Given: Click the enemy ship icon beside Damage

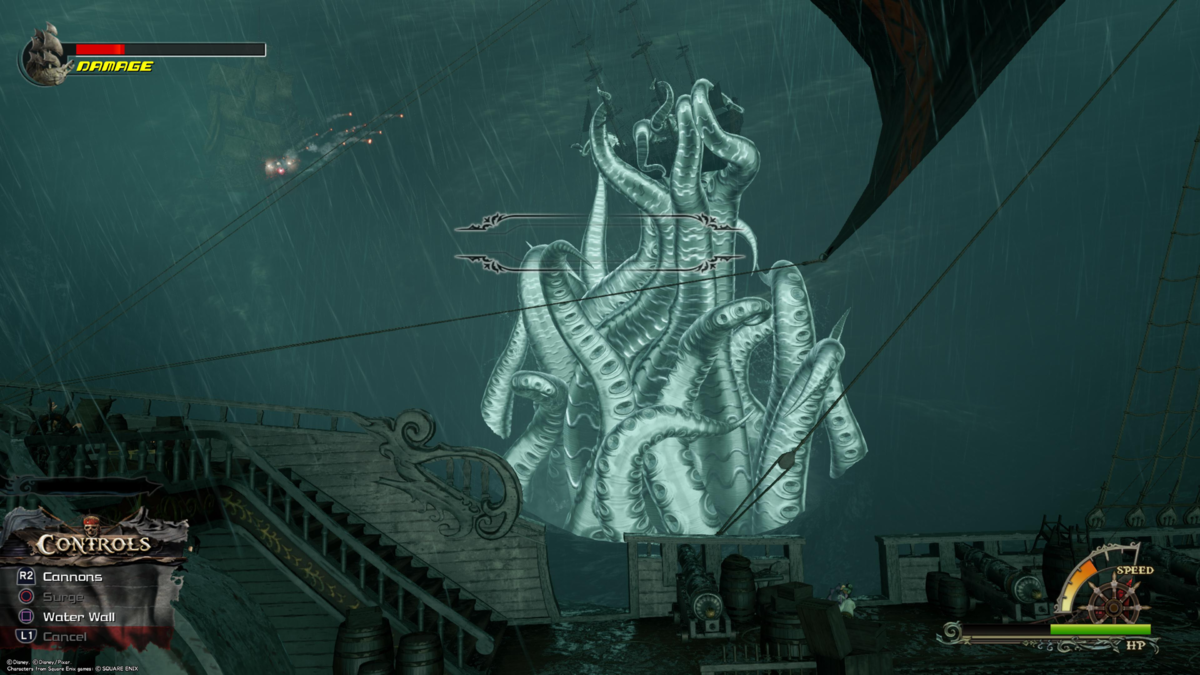Looking at the screenshot, I should pos(44,54).
